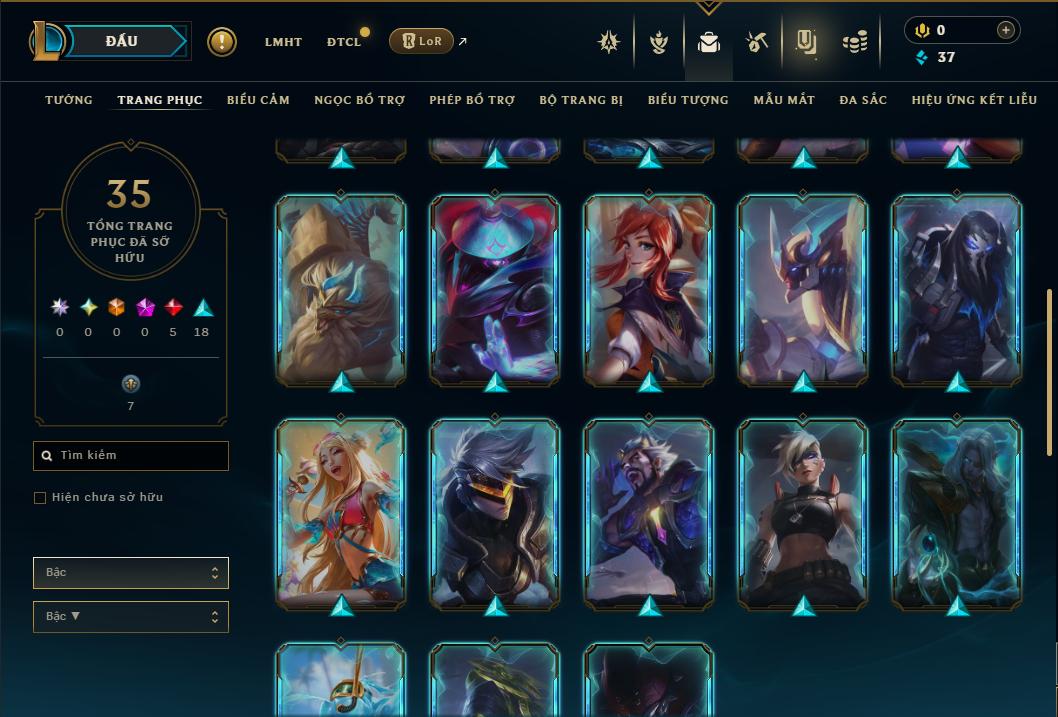Switch to the LMHT game tab
Screen dimensions: 1058x717
[x=283, y=42]
